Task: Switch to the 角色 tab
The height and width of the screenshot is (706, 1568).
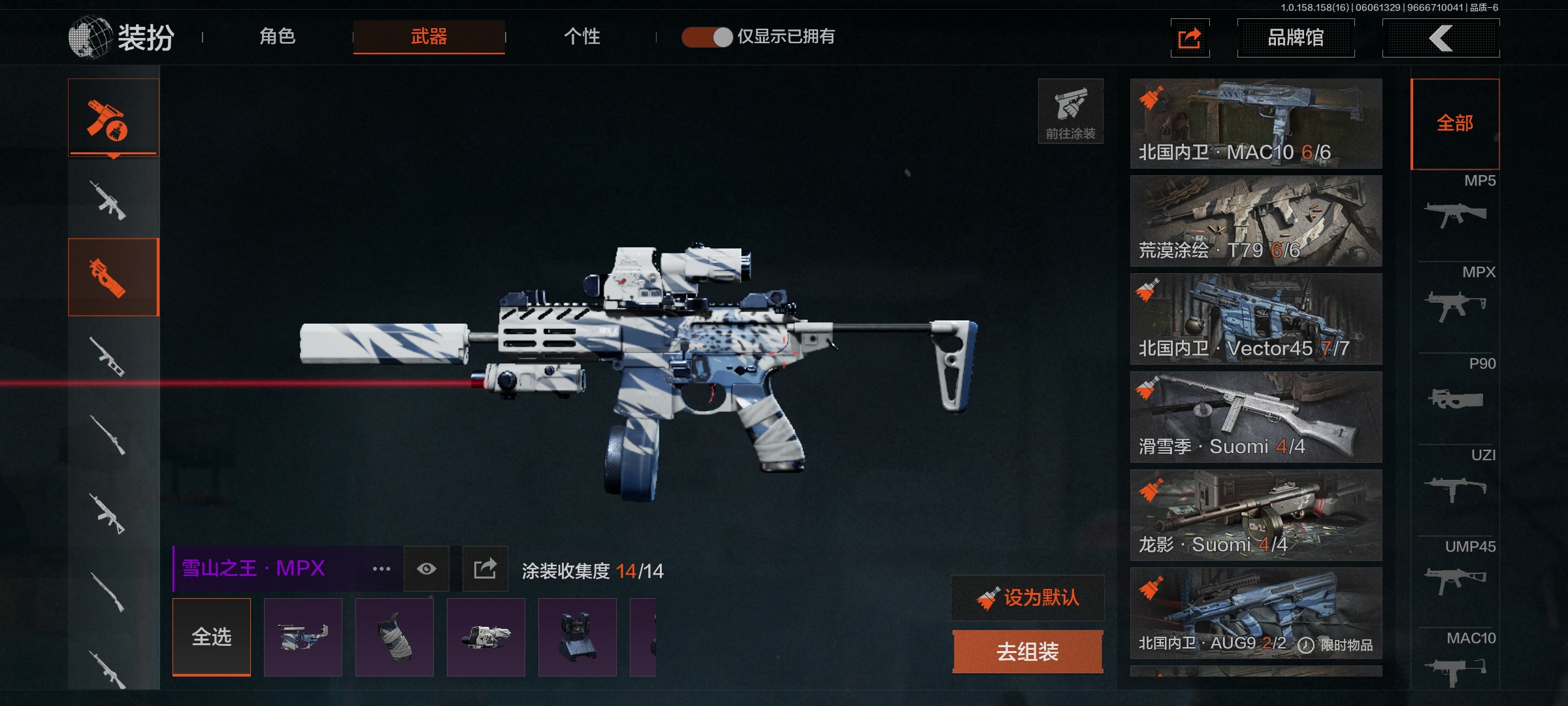Action: (x=278, y=37)
